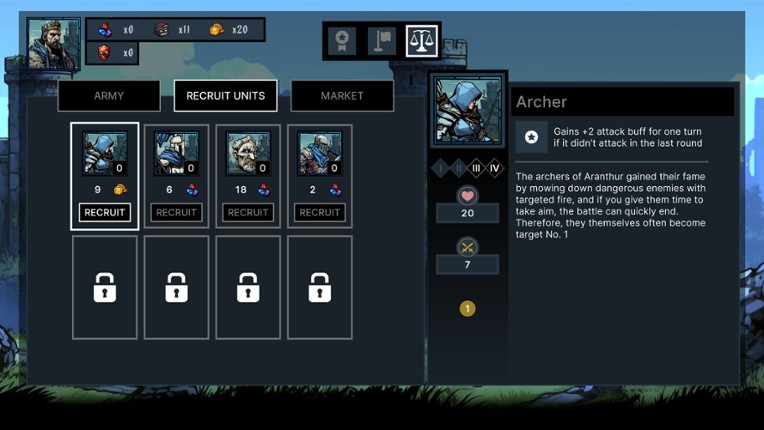764x430 pixels.
Task: Pick the blue-scarf armored soldier unit card
Action: [320, 154]
